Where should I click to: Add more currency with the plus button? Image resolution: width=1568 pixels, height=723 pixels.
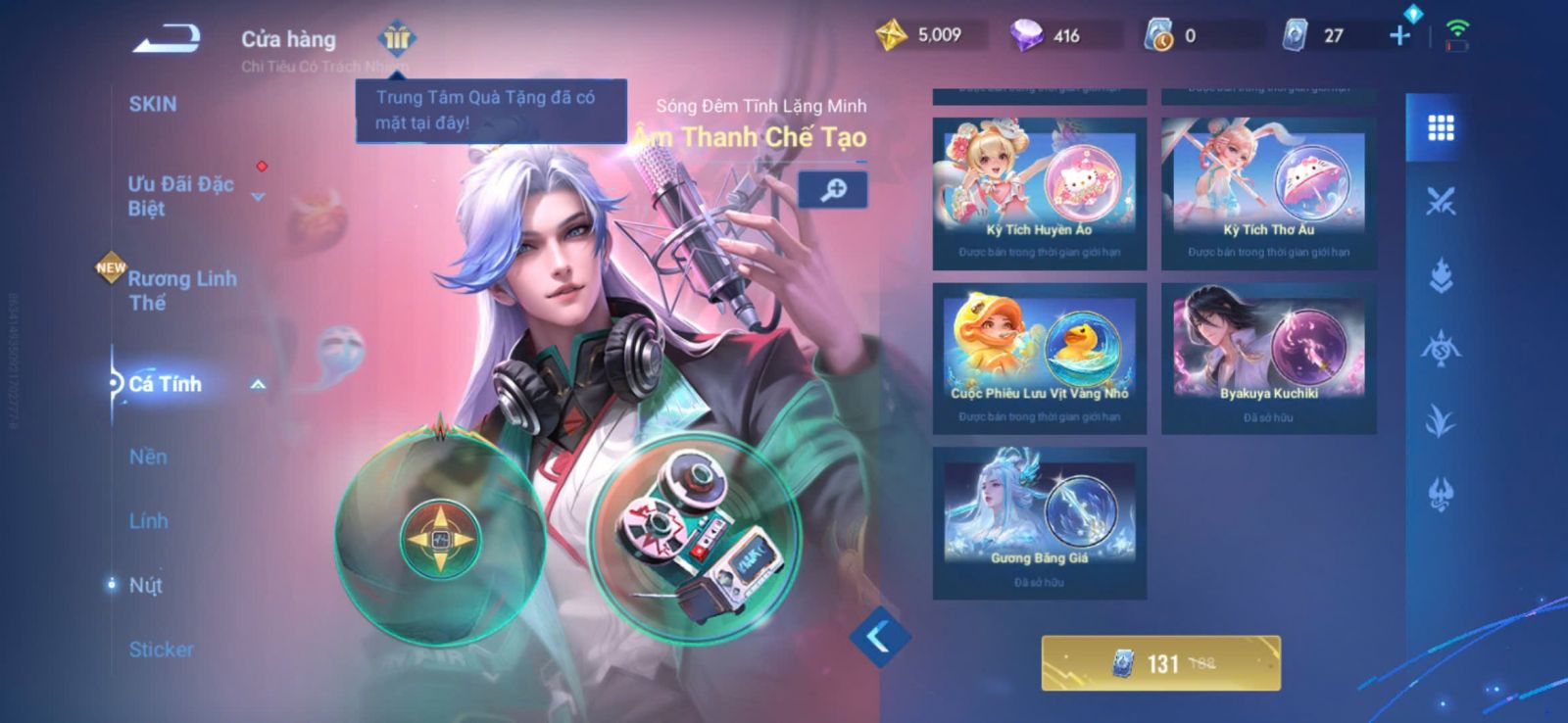point(1399,35)
